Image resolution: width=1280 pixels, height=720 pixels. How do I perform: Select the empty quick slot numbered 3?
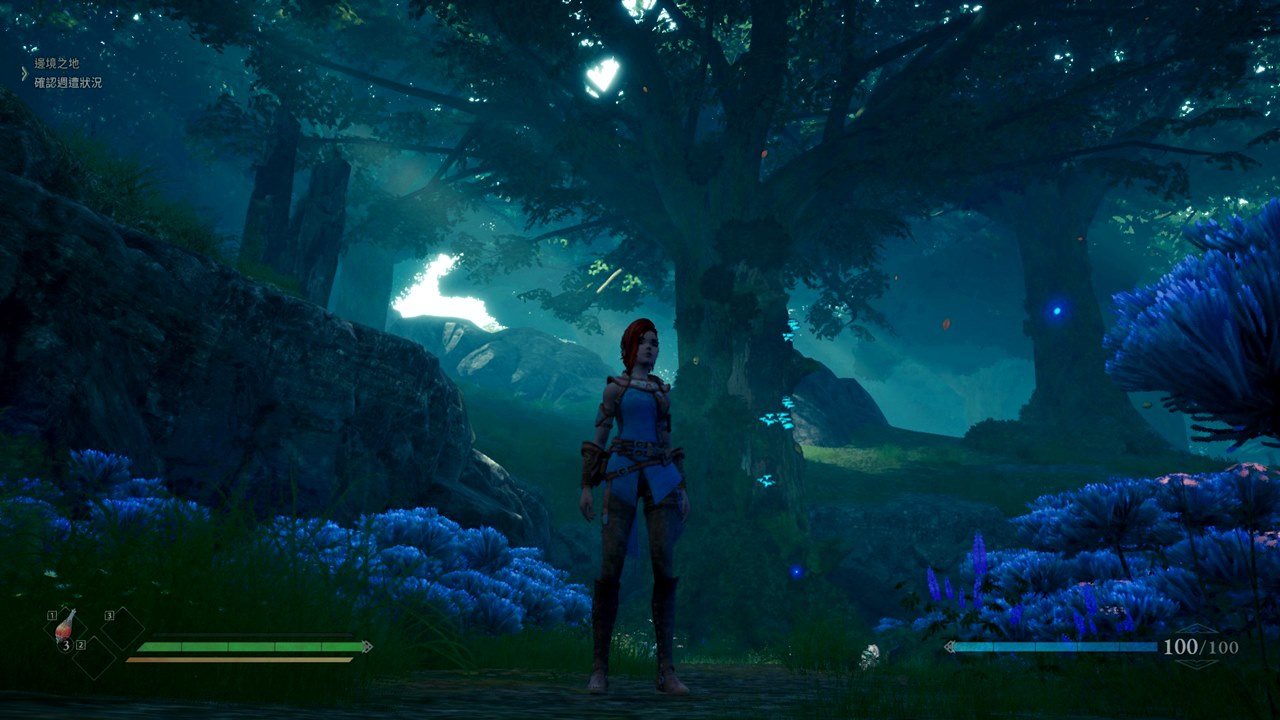[122, 628]
